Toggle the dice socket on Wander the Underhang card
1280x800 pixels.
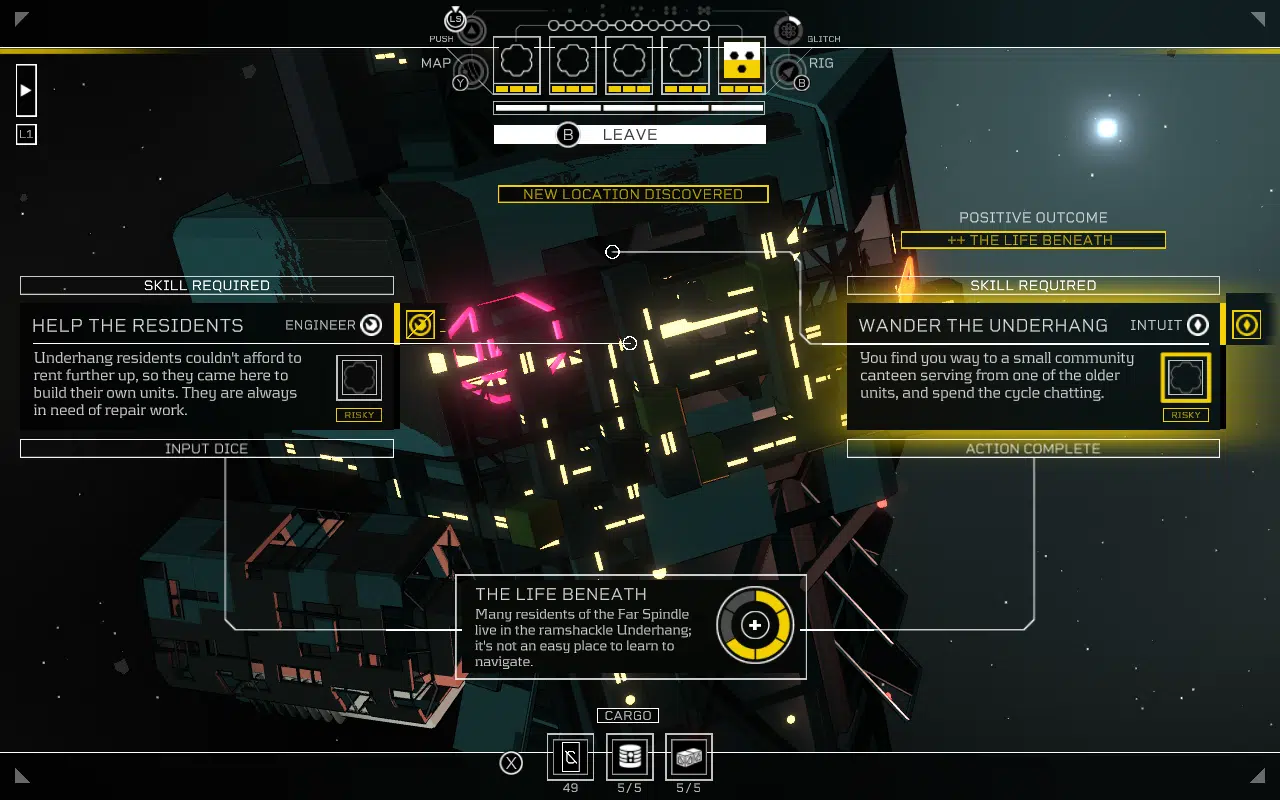click(1185, 377)
